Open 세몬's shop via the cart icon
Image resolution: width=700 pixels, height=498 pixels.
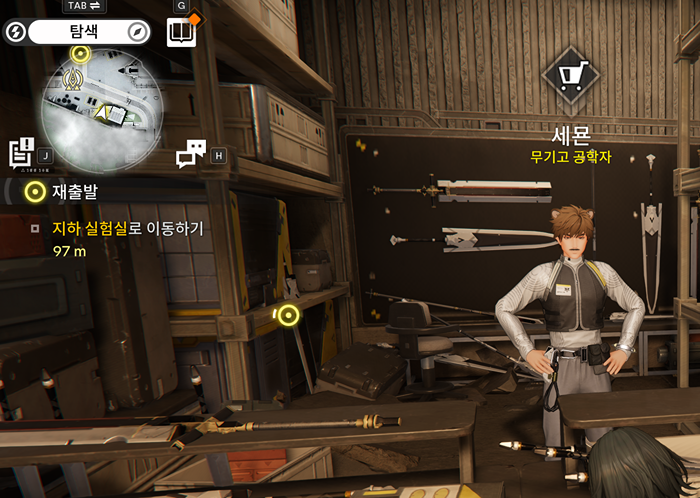[x=571, y=75]
